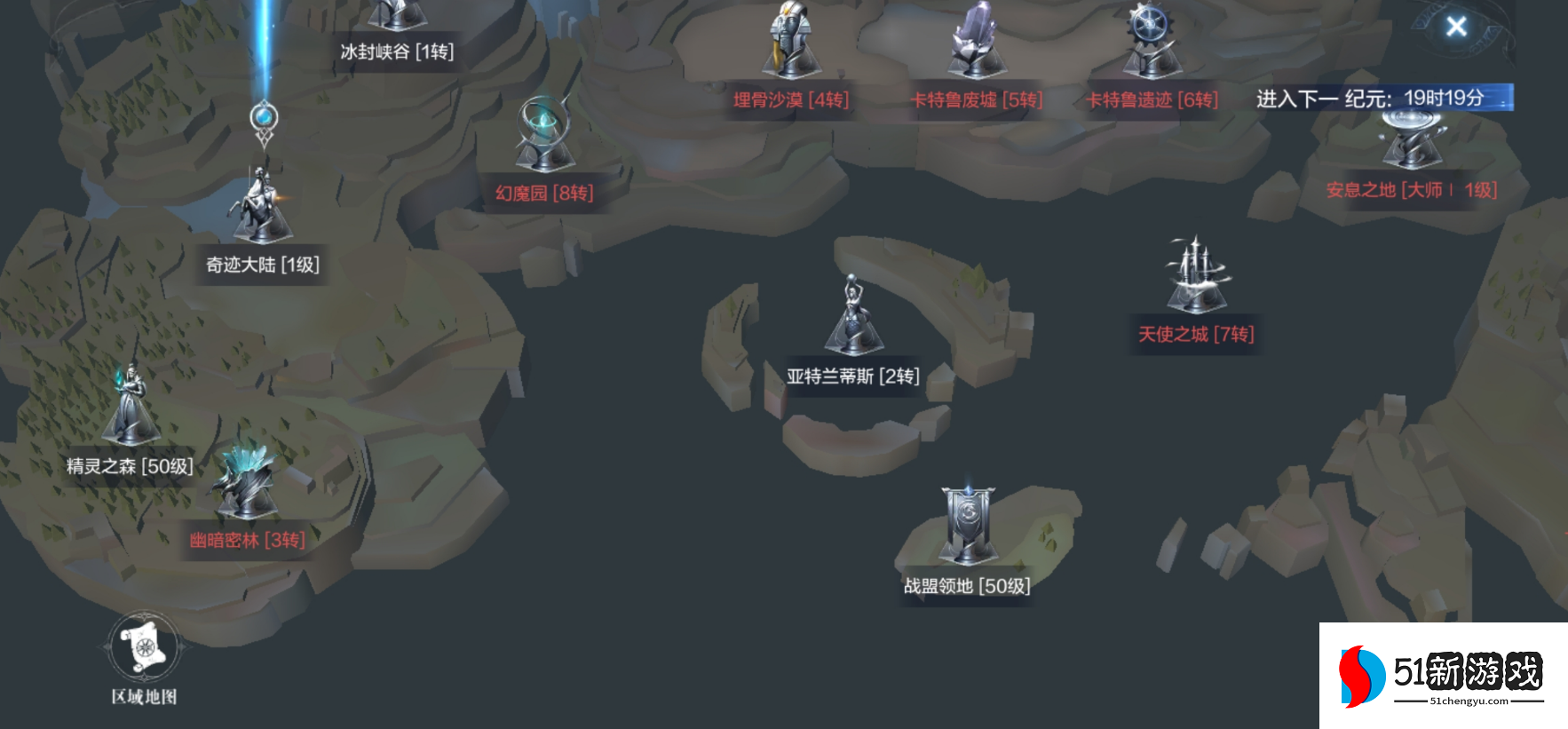The image size is (1568, 729).
Task: Select 埋骨沙漠 [4转] on the map
Action: (x=791, y=99)
